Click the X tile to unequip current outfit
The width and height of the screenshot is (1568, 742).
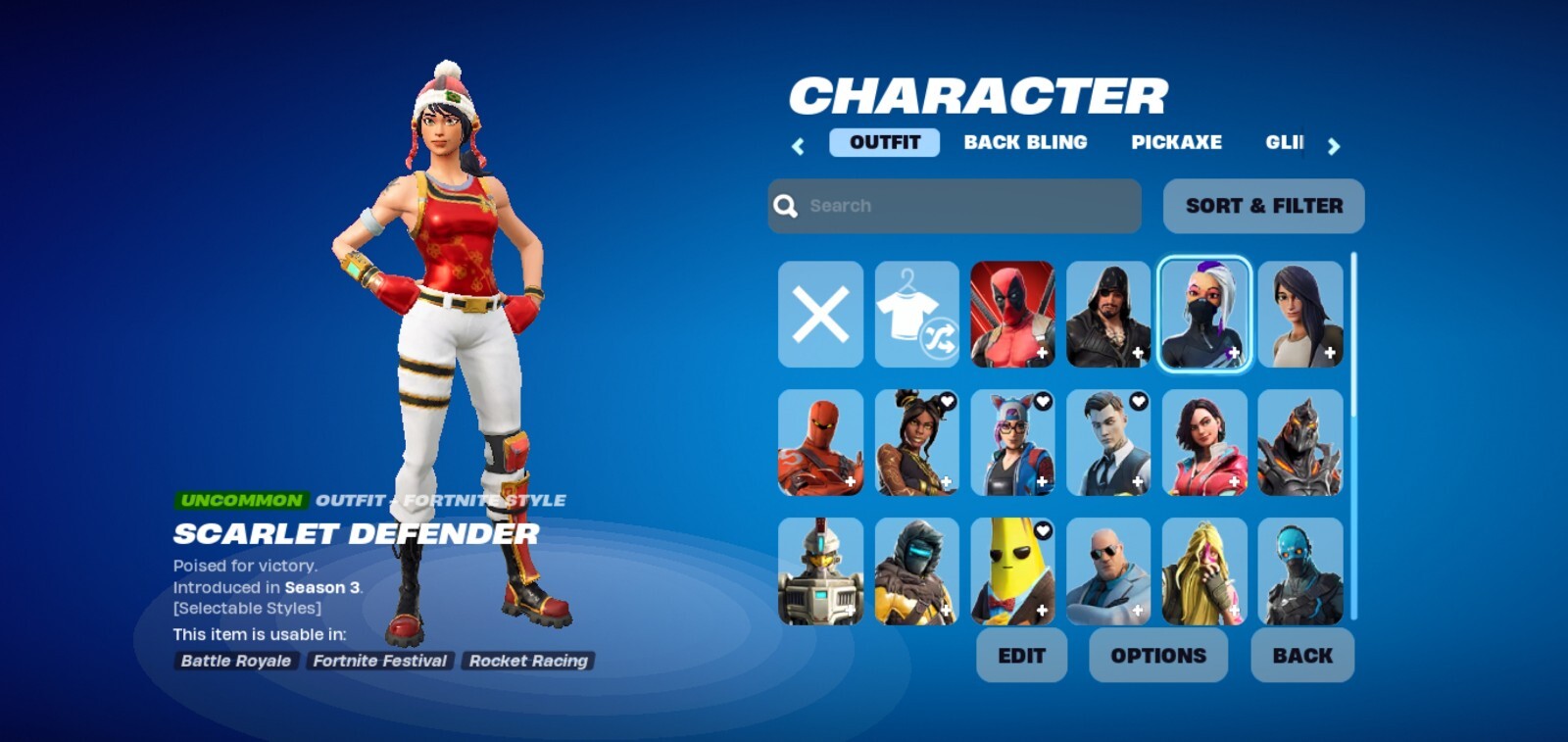819,314
